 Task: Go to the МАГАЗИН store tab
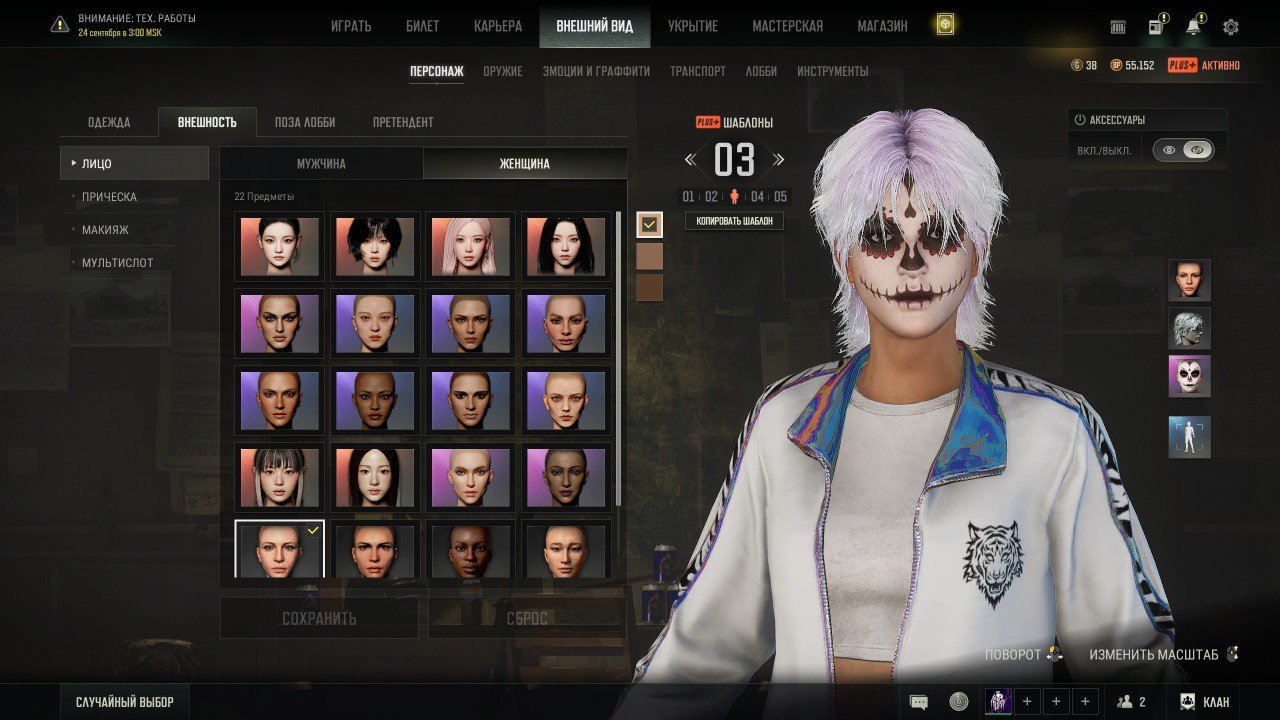coord(882,26)
